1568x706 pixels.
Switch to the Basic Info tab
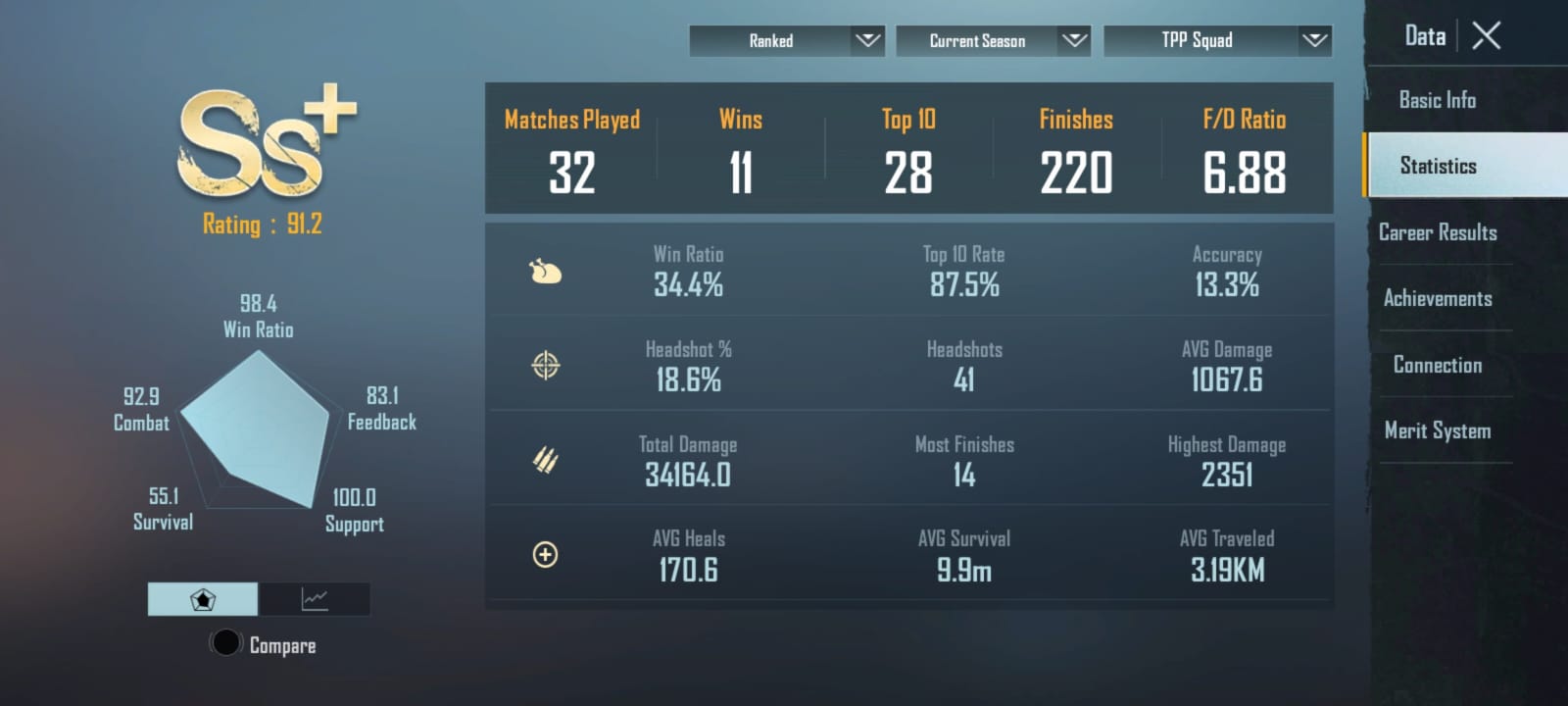[x=1438, y=100]
